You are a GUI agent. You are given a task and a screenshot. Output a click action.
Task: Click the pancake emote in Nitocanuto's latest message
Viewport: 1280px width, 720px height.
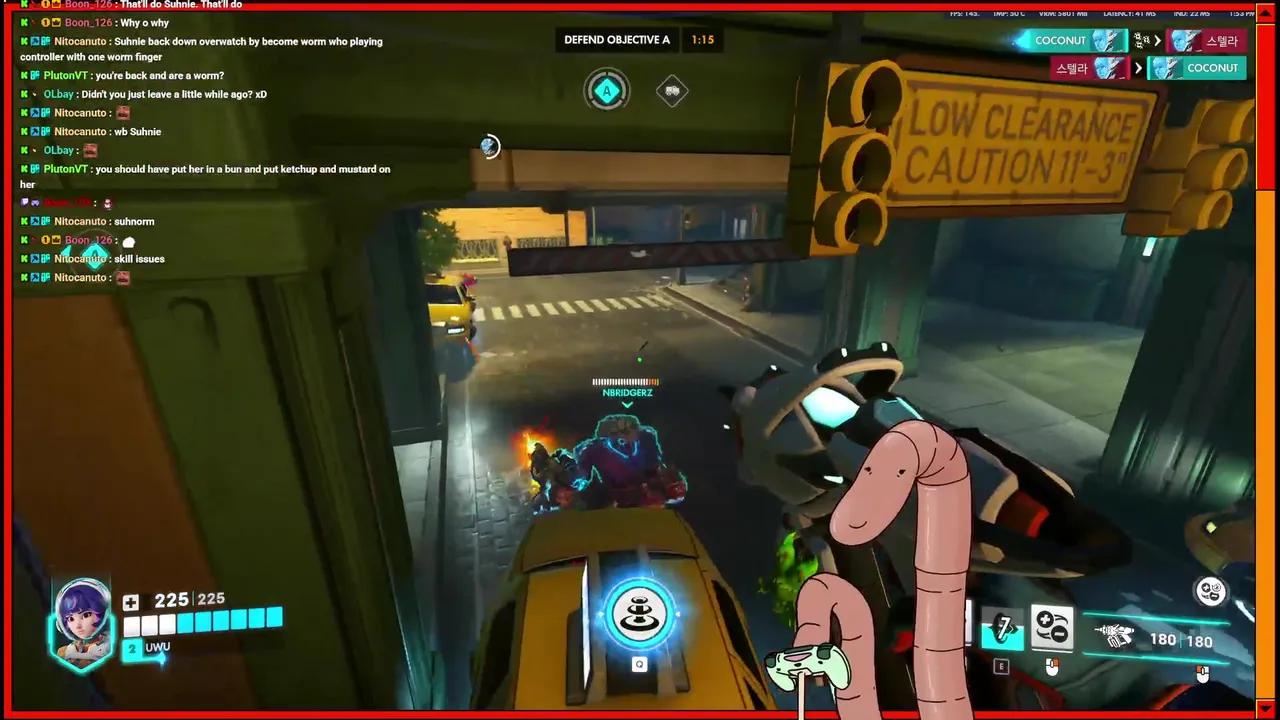122,277
